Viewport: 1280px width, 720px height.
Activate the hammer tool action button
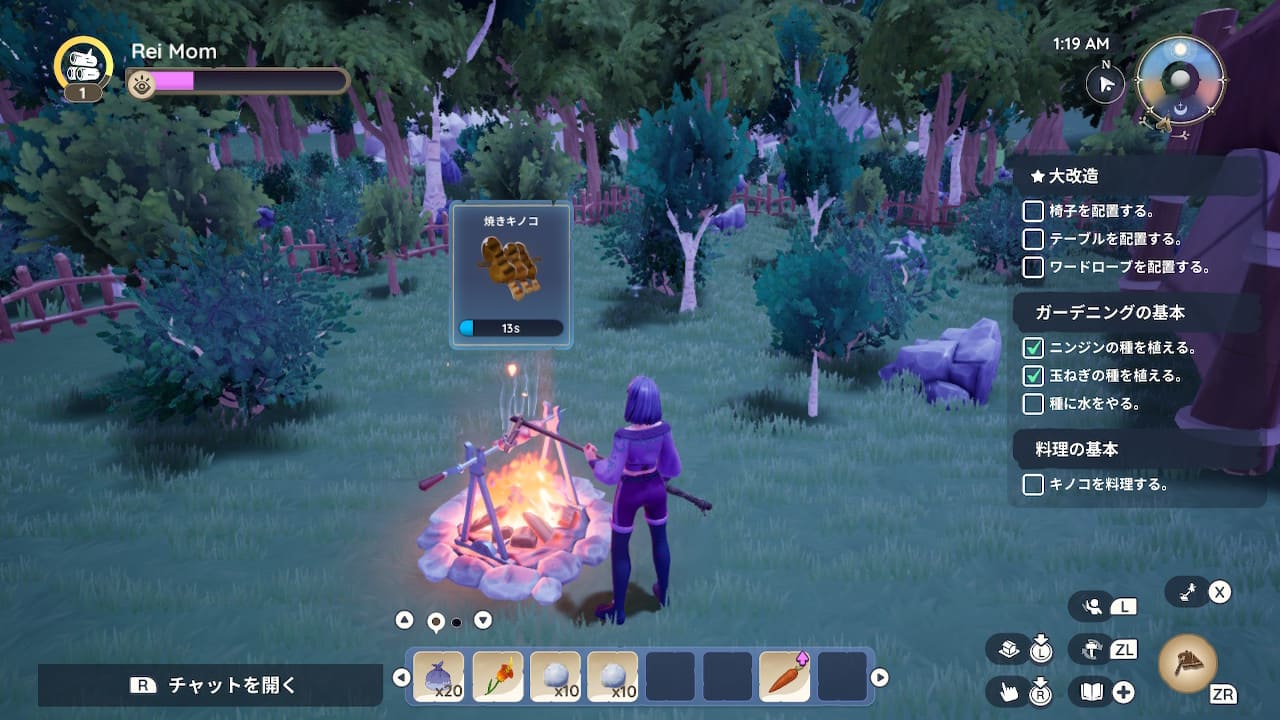click(x=1188, y=663)
